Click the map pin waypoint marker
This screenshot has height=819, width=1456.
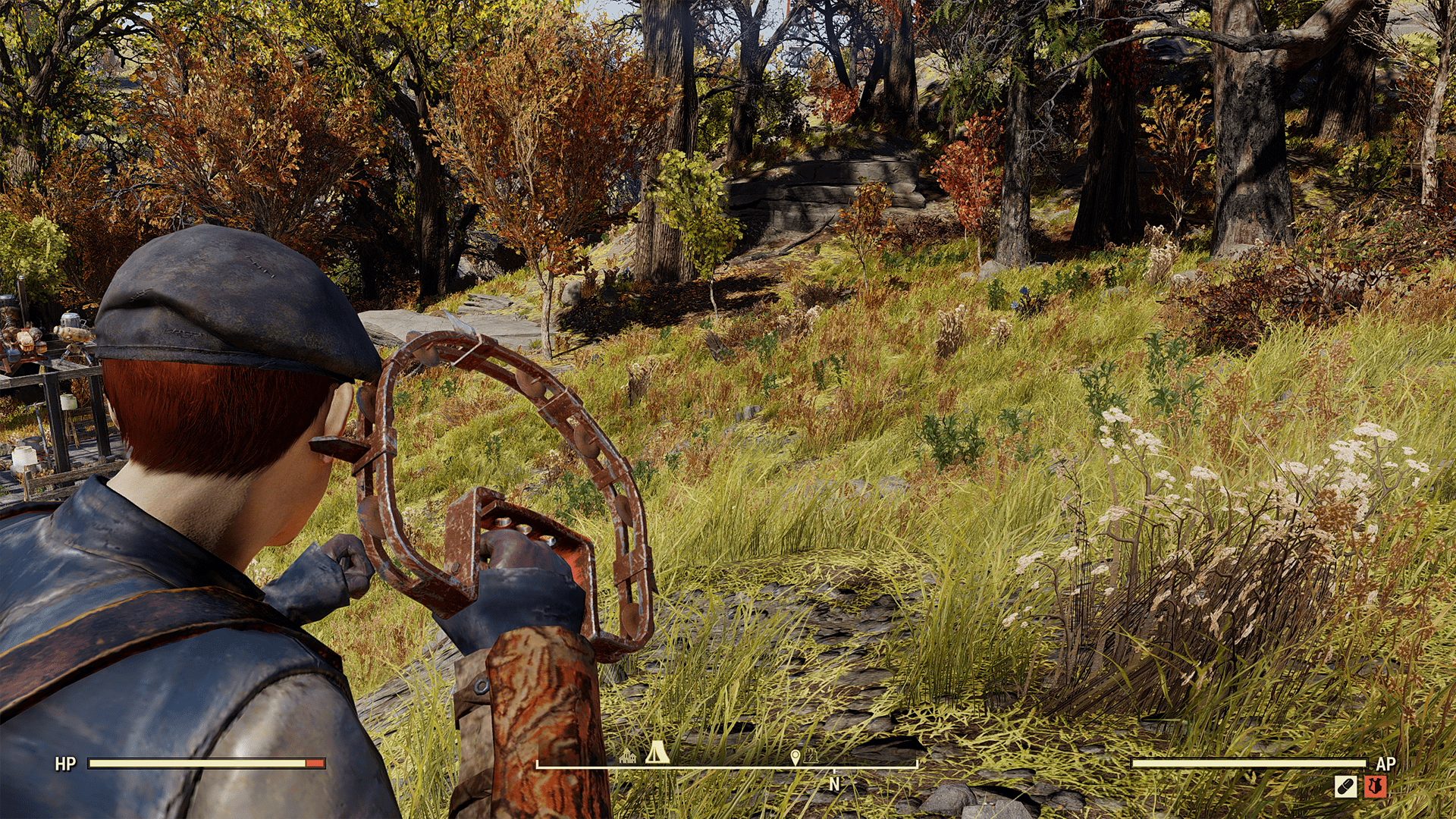(x=795, y=757)
